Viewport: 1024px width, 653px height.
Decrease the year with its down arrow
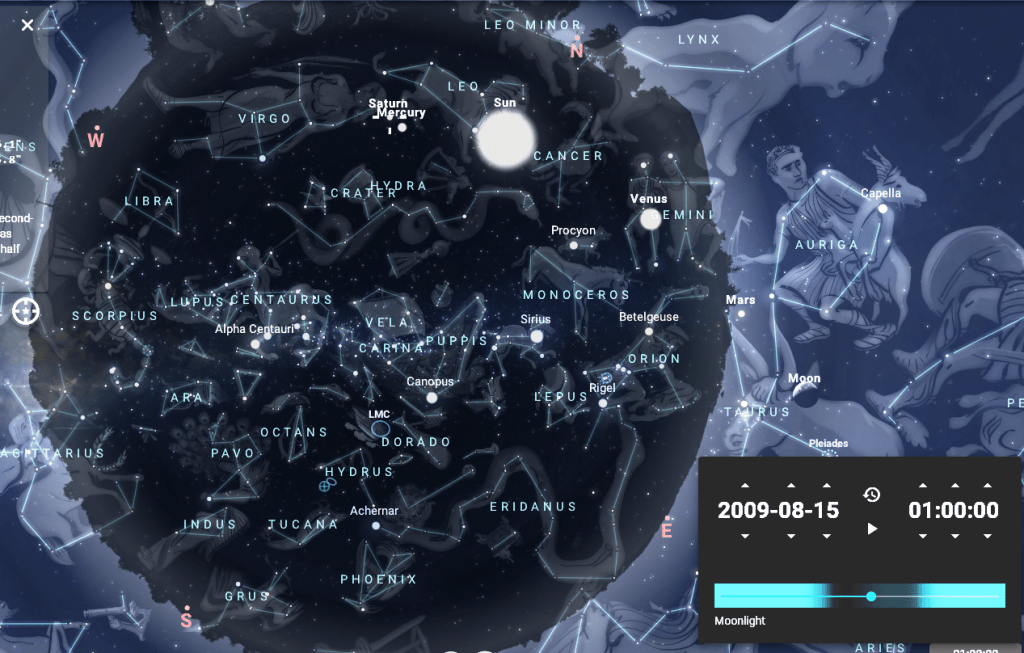point(745,536)
